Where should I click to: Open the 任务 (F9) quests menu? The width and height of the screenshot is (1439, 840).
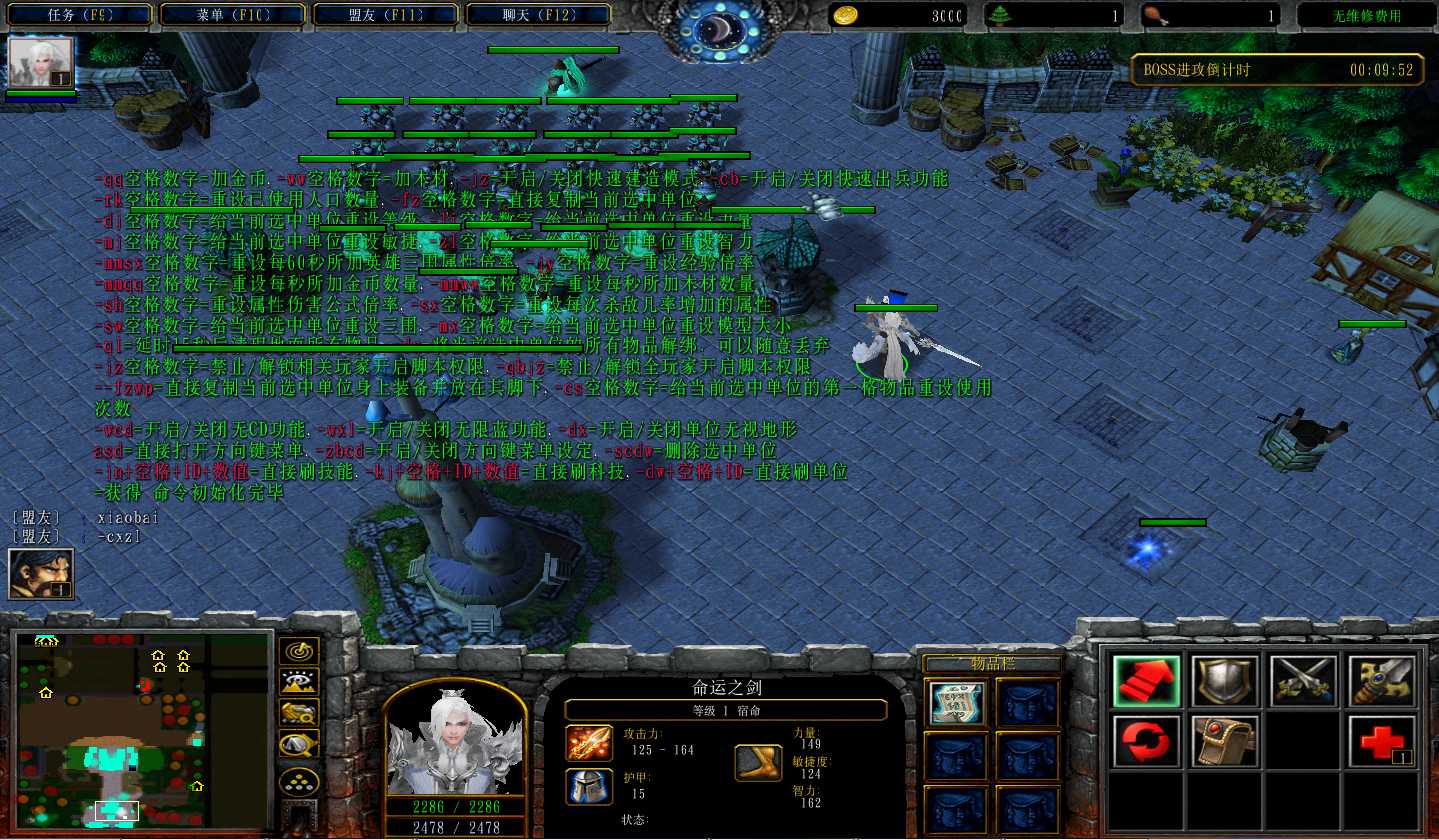pyautogui.click(x=80, y=15)
